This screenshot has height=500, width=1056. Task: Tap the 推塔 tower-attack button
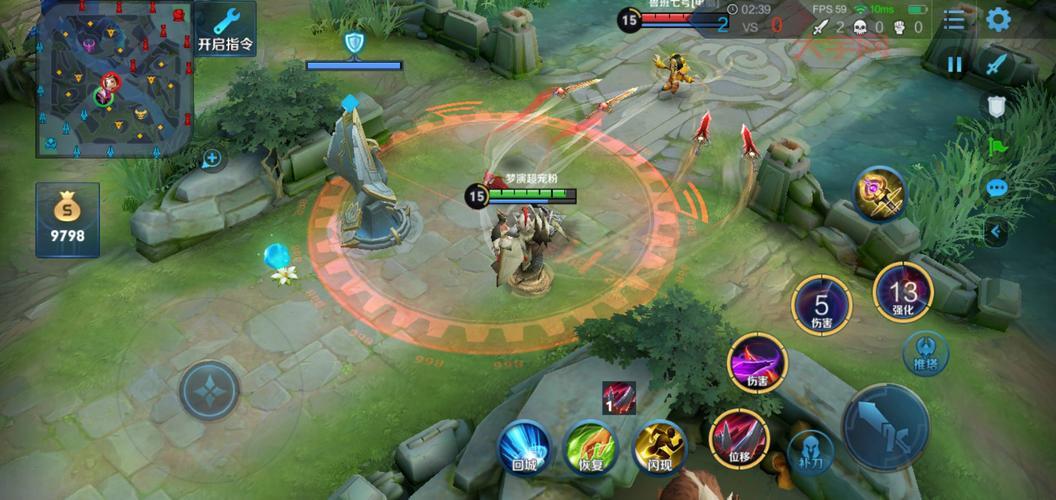click(x=925, y=352)
